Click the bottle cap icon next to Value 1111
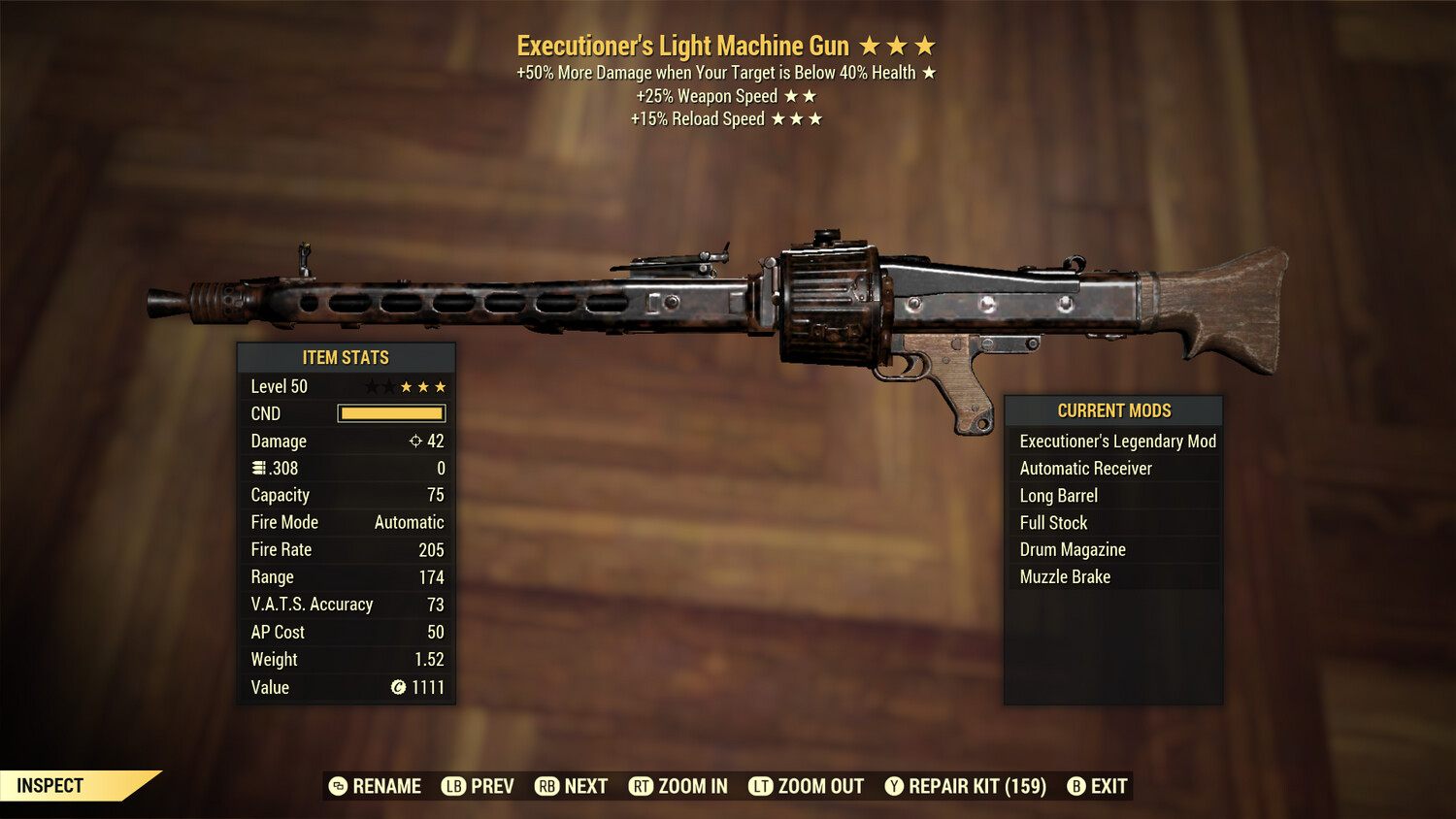This screenshot has height=819, width=1456. [x=398, y=688]
